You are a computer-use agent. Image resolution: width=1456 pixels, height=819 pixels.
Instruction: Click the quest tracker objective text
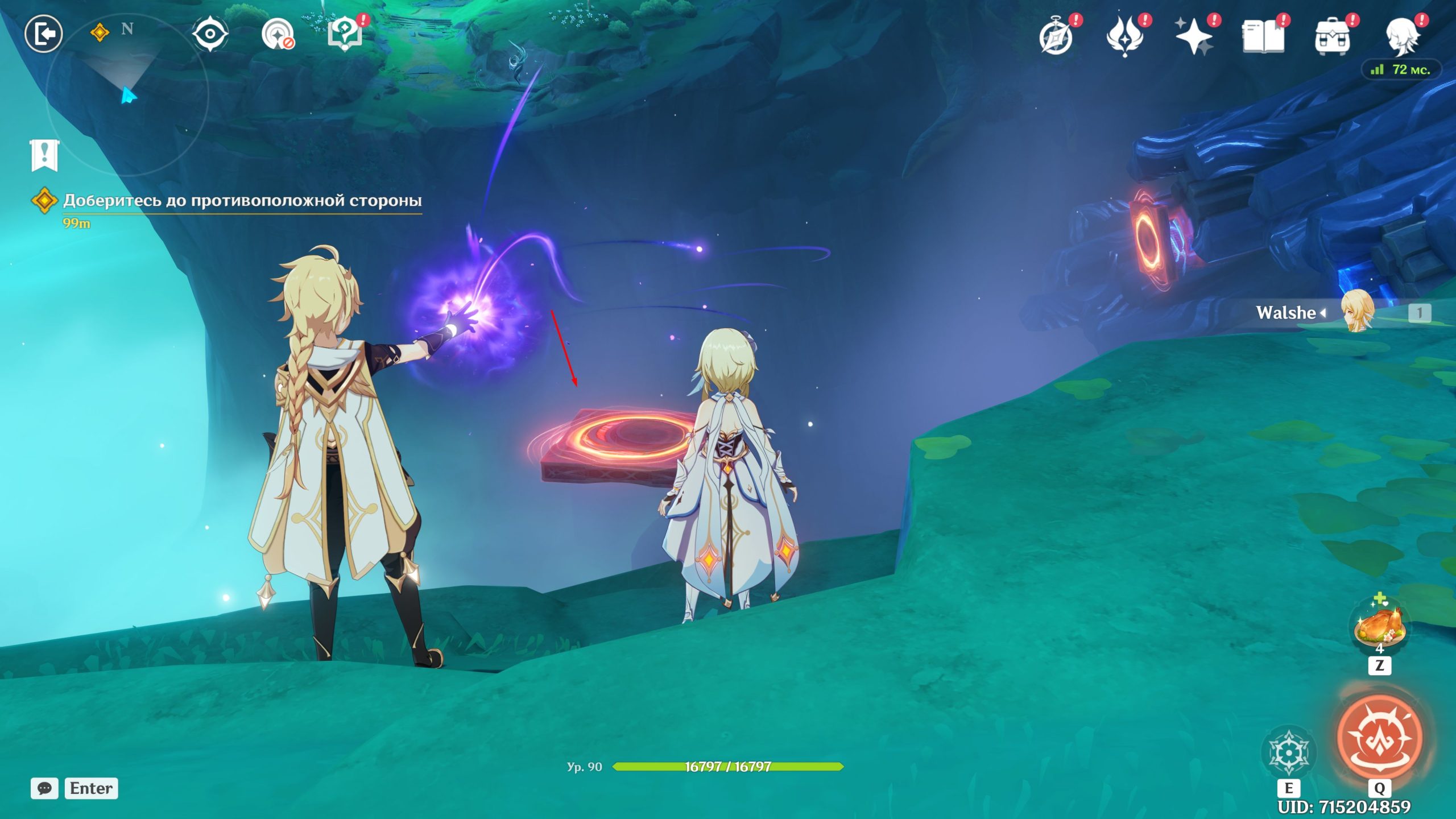[242, 201]
